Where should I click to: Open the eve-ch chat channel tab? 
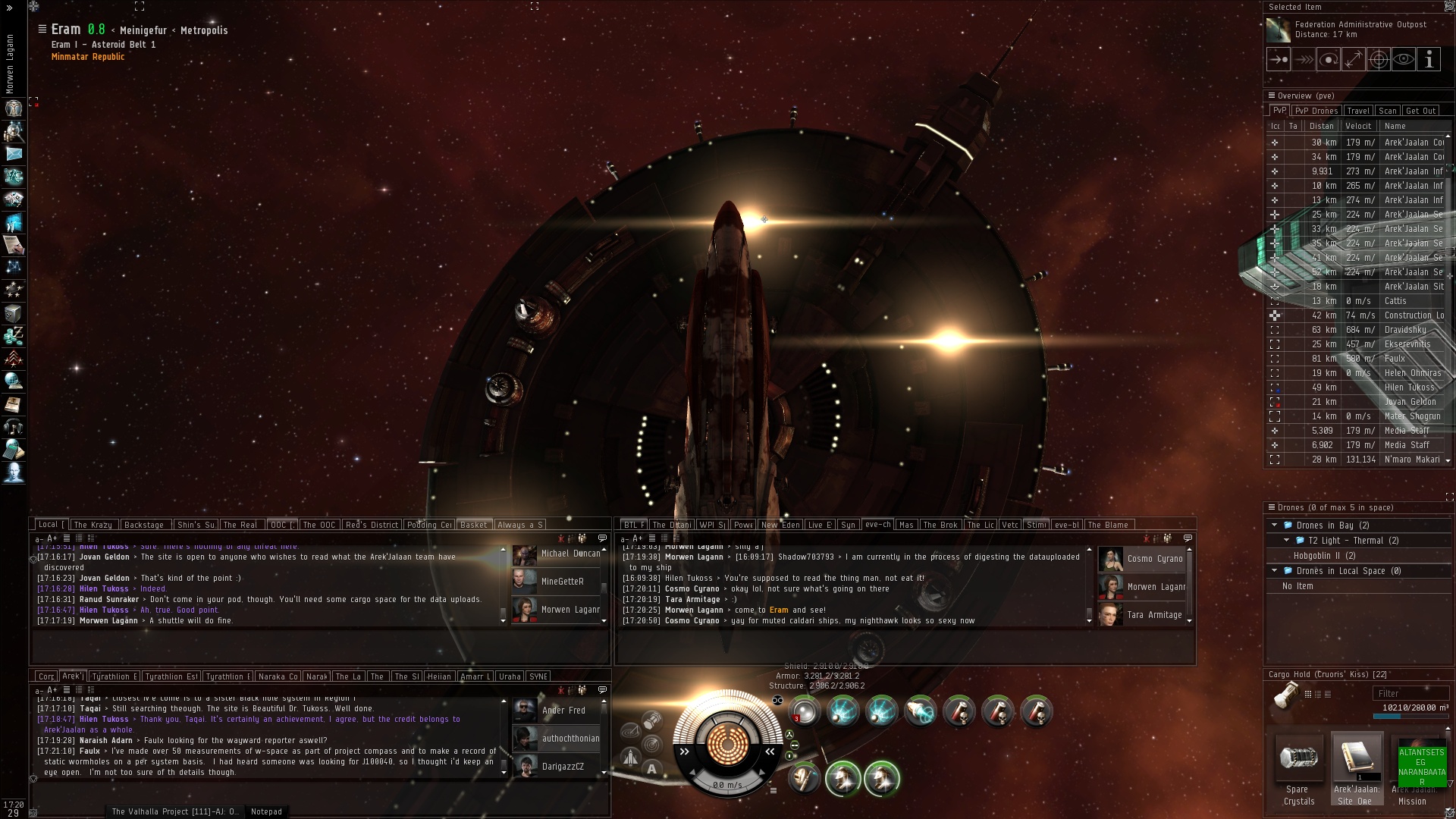coord(877,525)
